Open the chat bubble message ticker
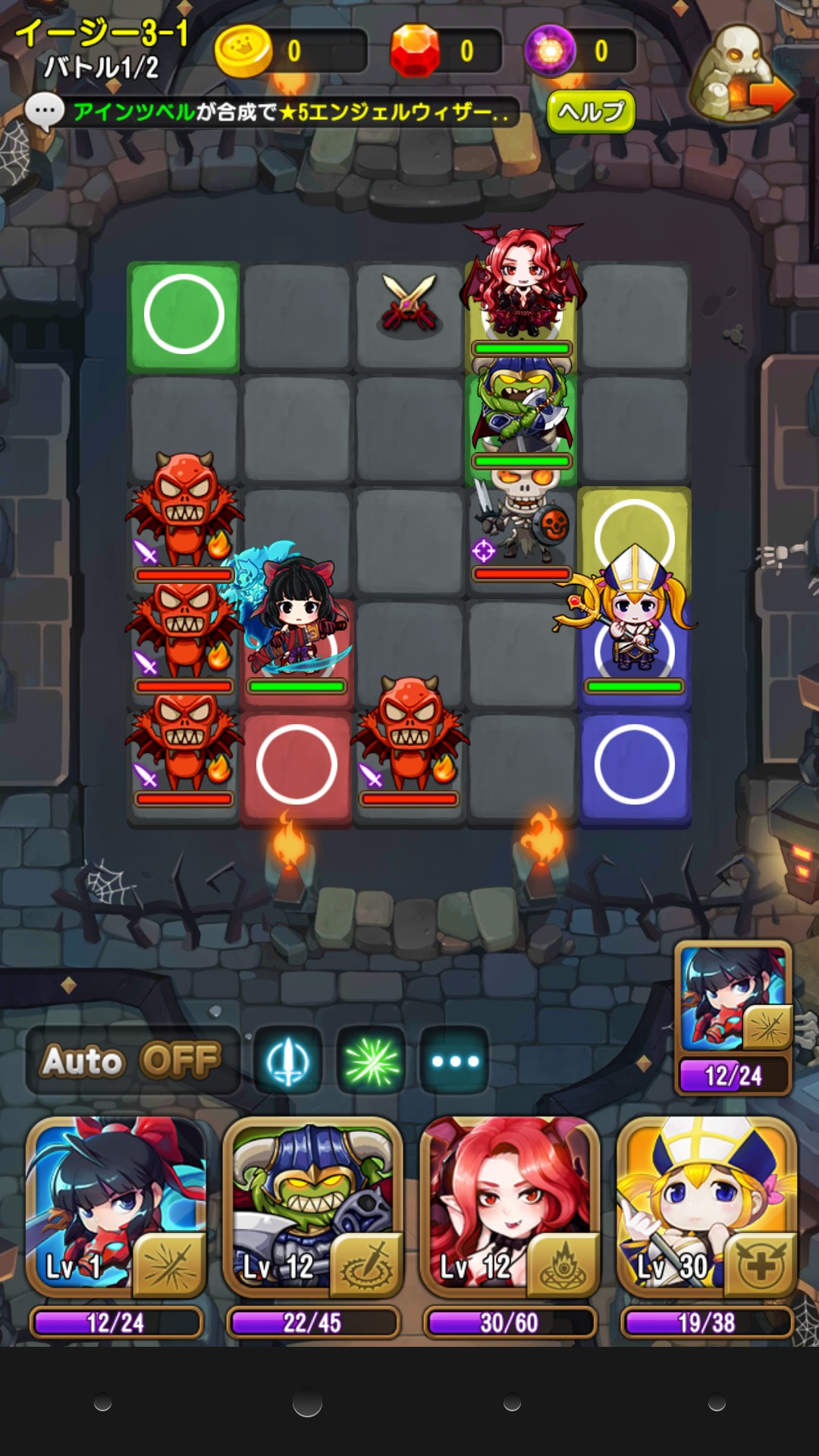The height and width of the screenshot is (1456, 819). [44, 112]
